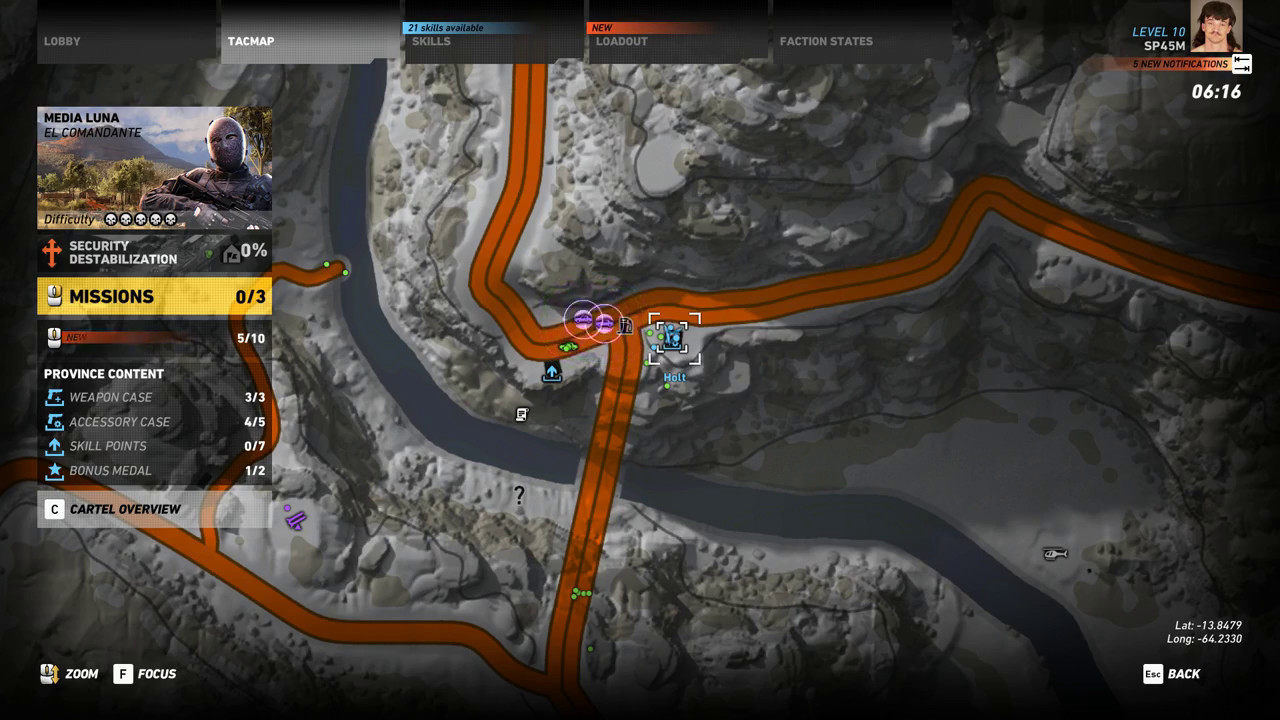Viewport: 1280px width, 720px height.
Task: Open the 5 new notifications banner
Action: (x=1180, y=64)
